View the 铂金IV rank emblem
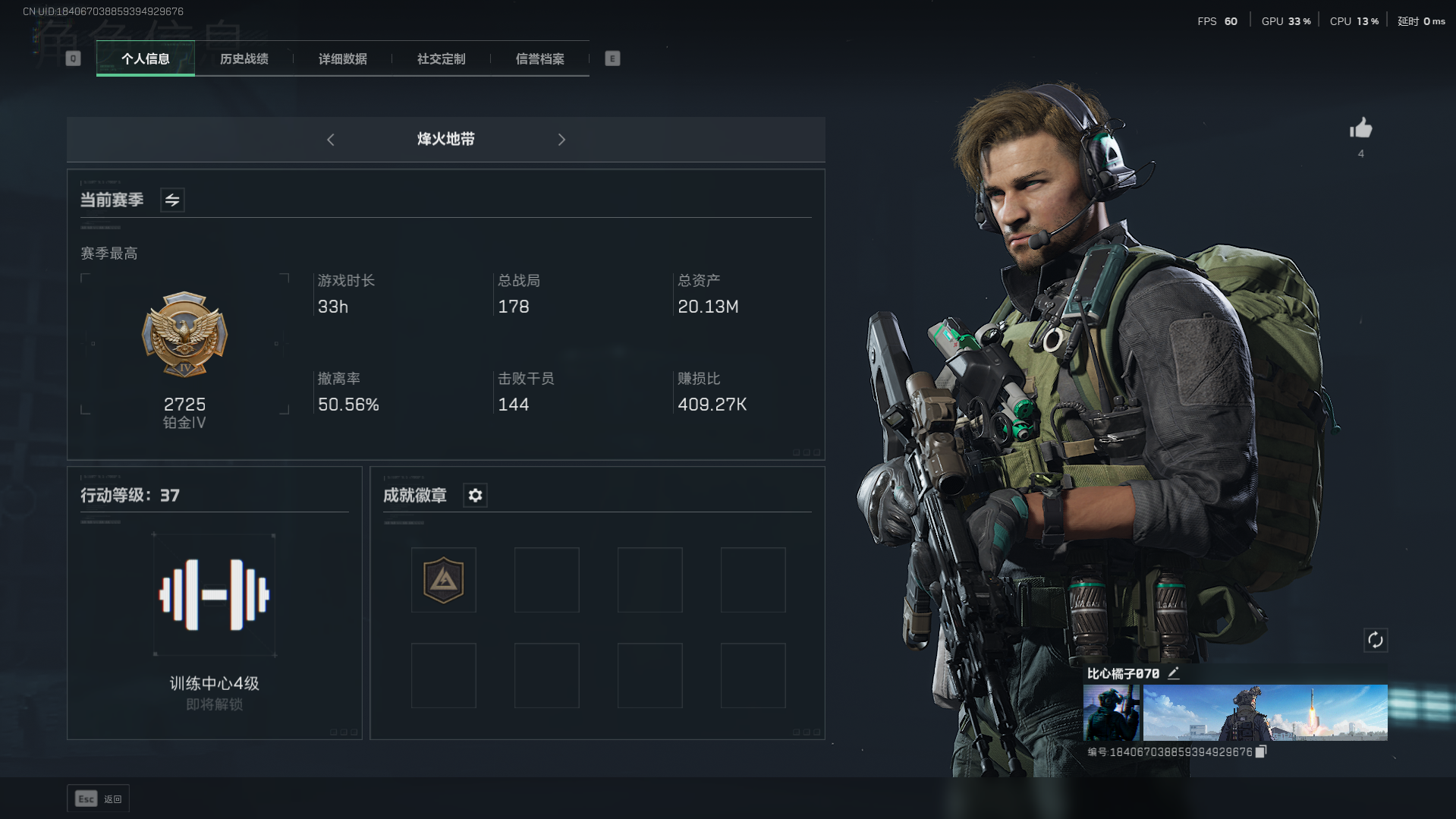 click(184, 335)
